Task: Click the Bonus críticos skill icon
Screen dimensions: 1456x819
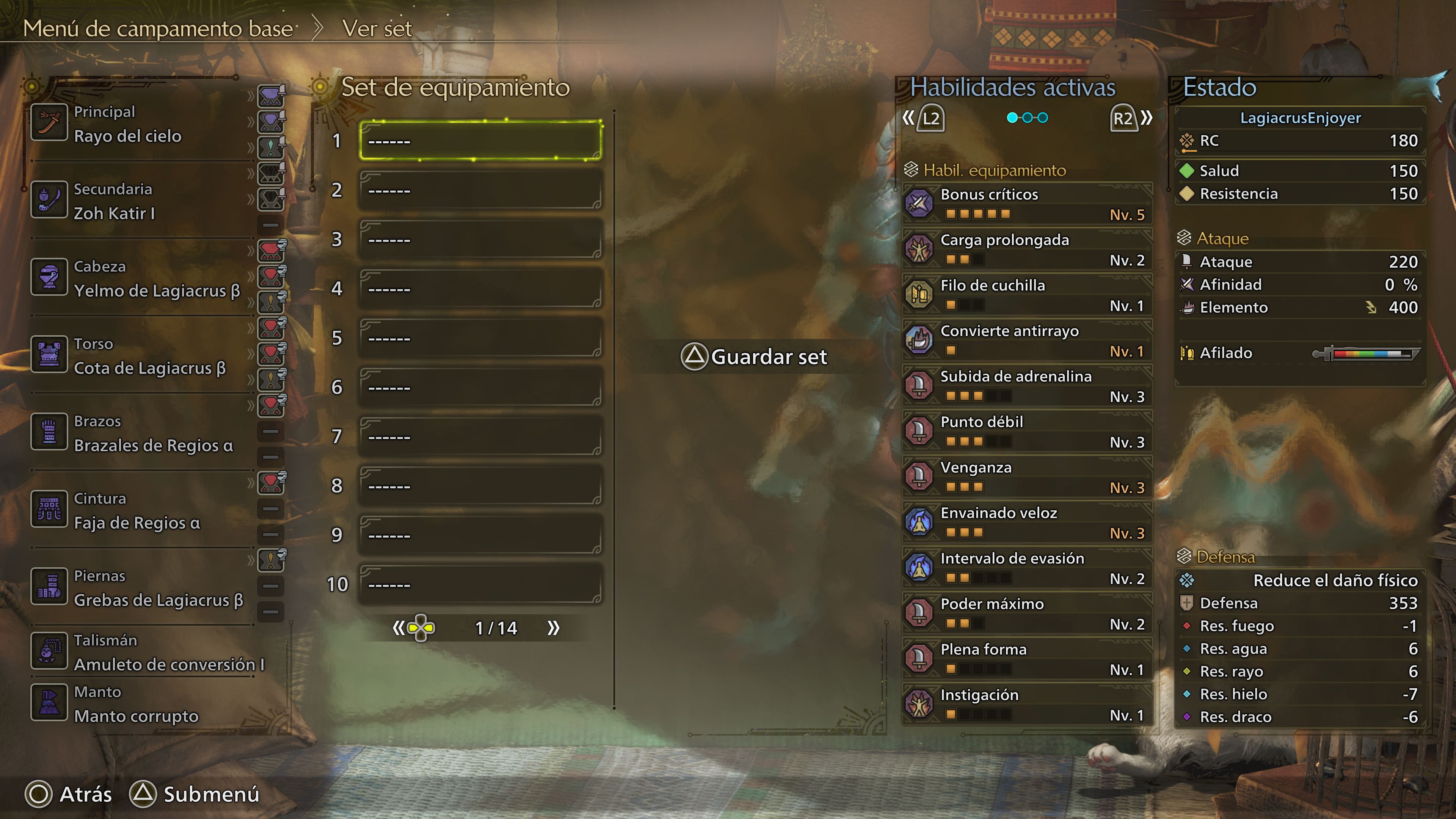Action: [919, 202]
